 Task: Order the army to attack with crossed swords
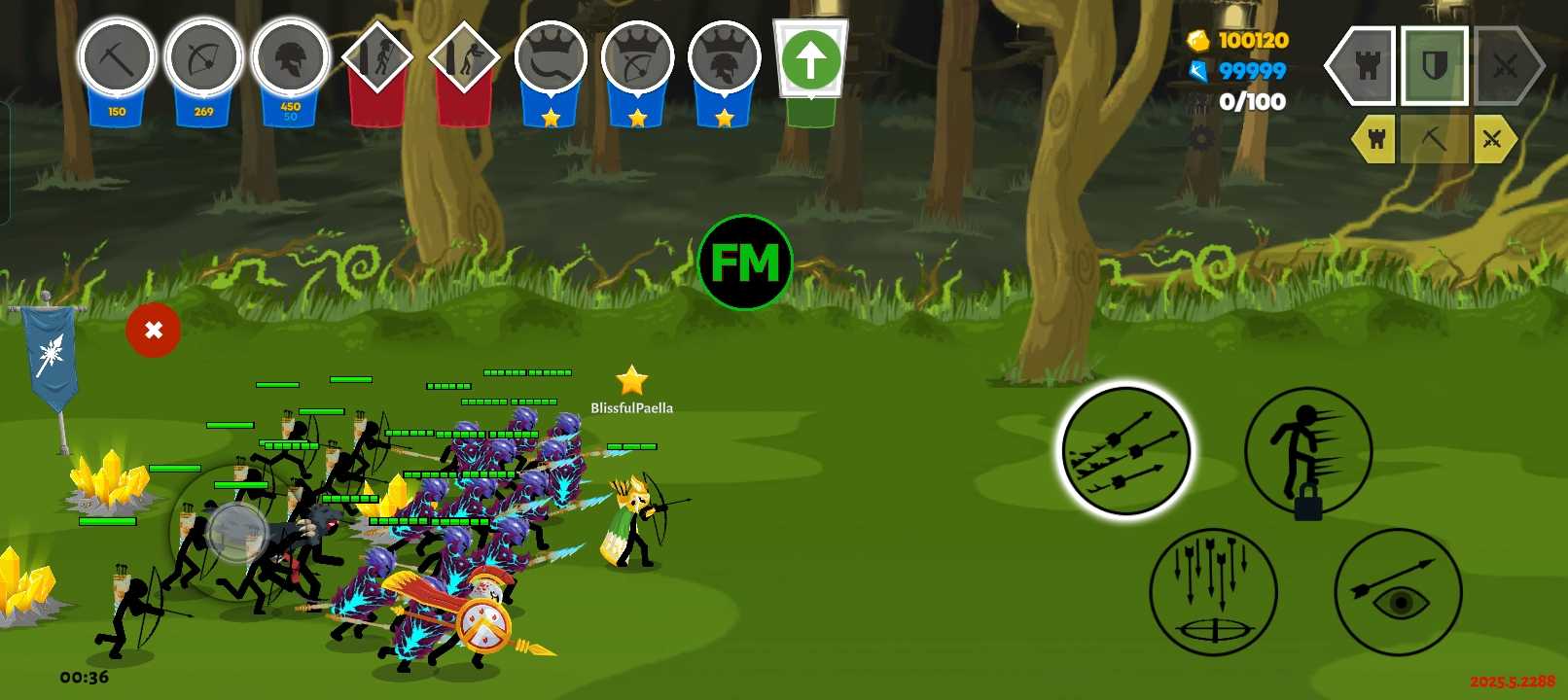point(1505,66)
